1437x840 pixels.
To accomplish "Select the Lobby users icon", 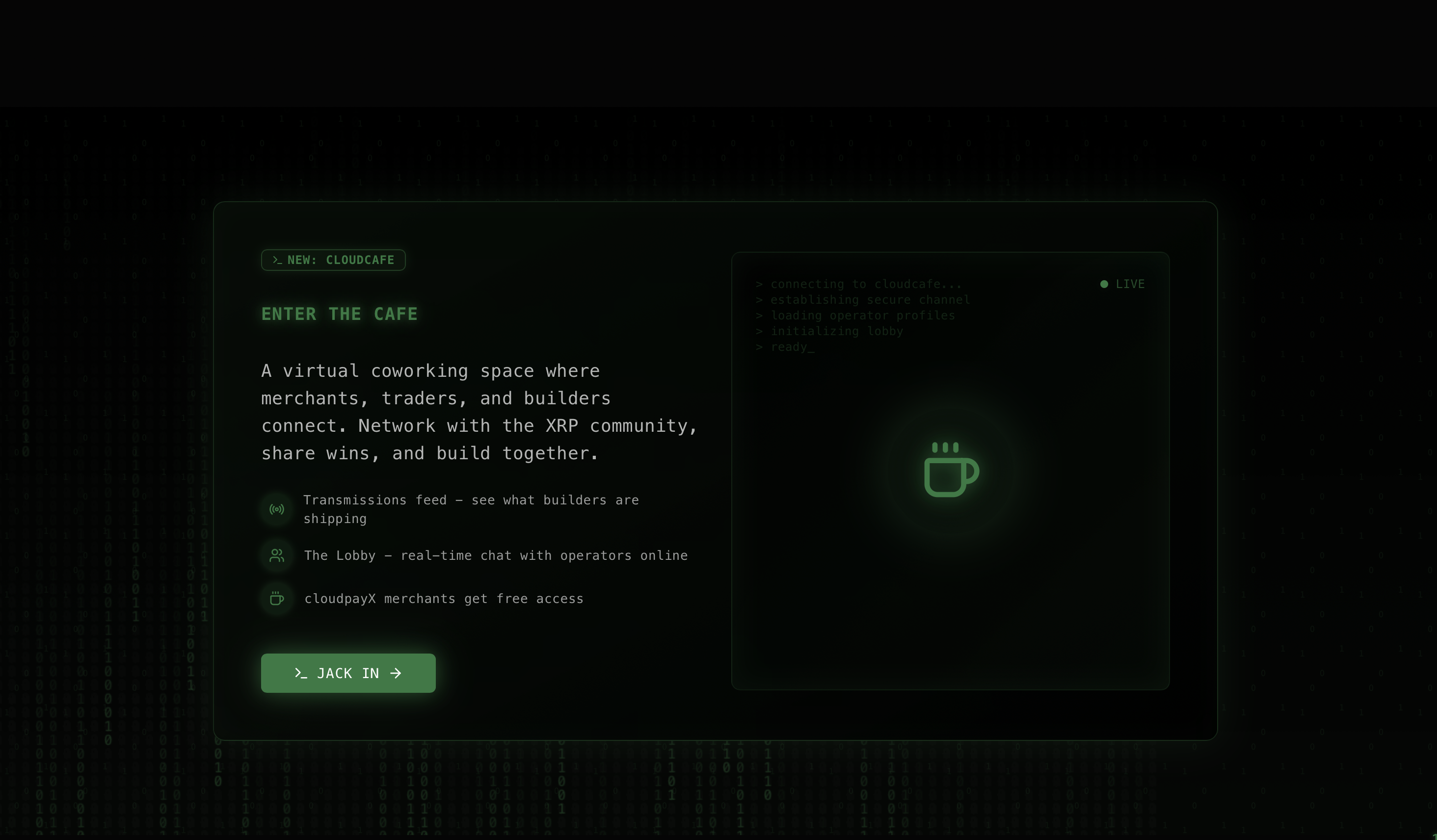I will [x=277, y=555].
